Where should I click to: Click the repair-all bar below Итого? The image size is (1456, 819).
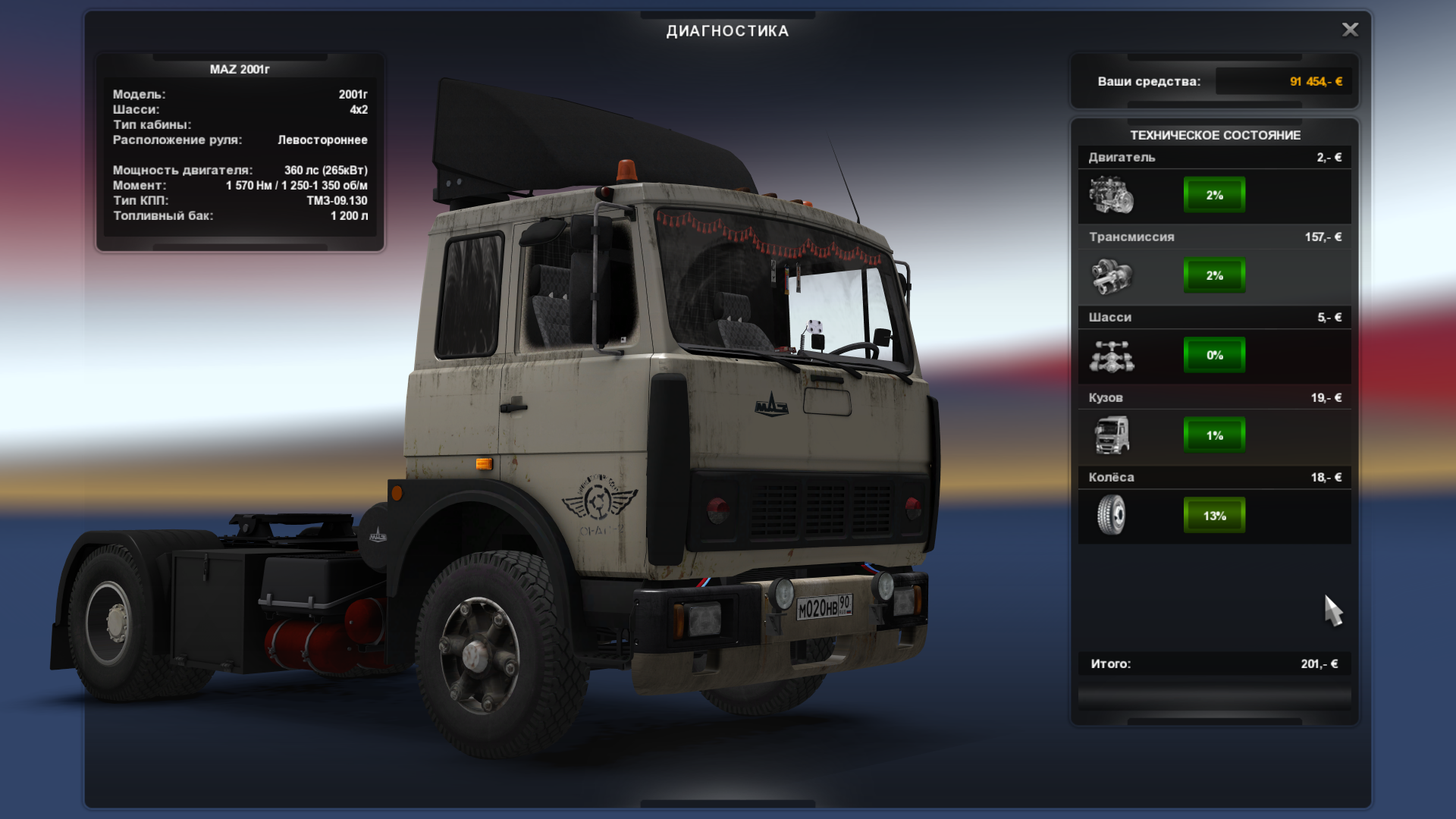[x=1214, y=697]
